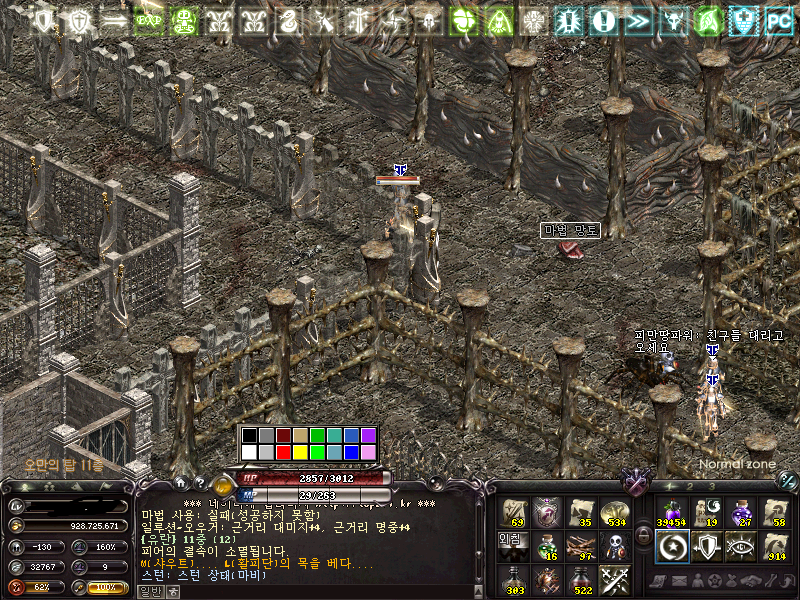Activate the eye skill icon
Image resolution: width=800 pixels, height=600 pixels.
[x=741, y=546]
